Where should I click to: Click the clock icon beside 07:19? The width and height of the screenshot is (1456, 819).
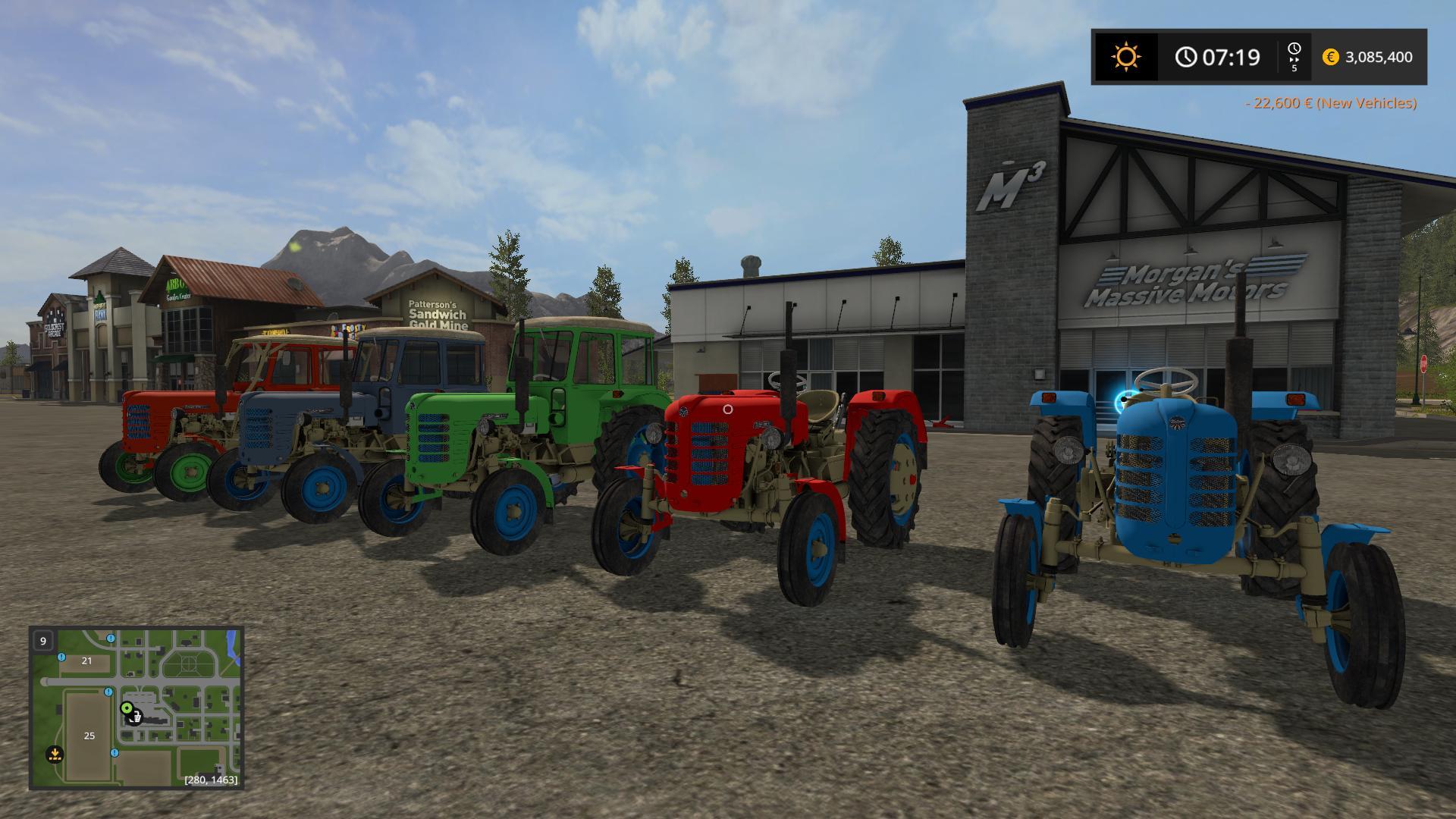pos(1187,55)
